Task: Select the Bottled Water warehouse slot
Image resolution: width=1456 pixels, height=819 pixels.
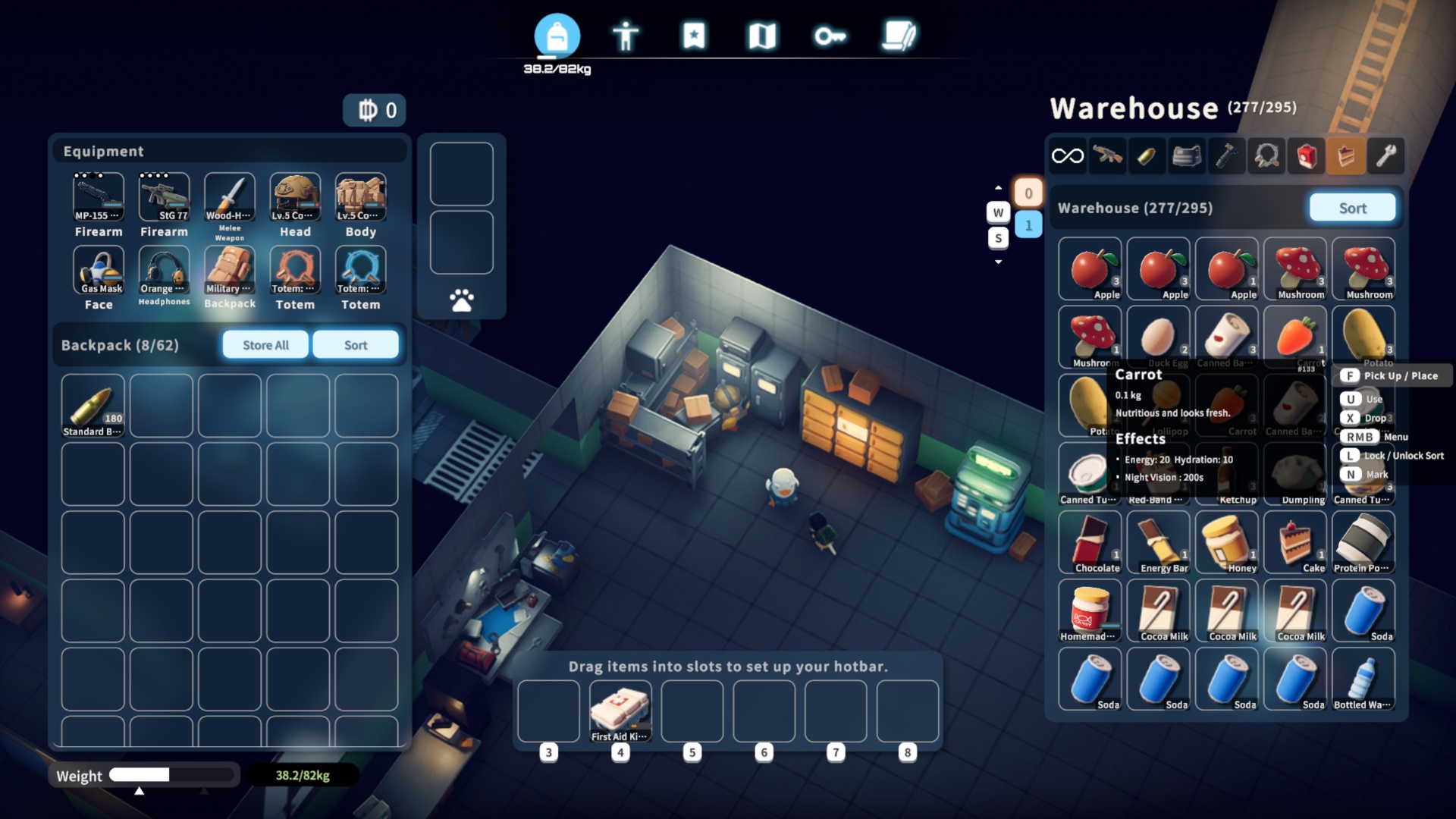Action: [x=1363, y=679]
